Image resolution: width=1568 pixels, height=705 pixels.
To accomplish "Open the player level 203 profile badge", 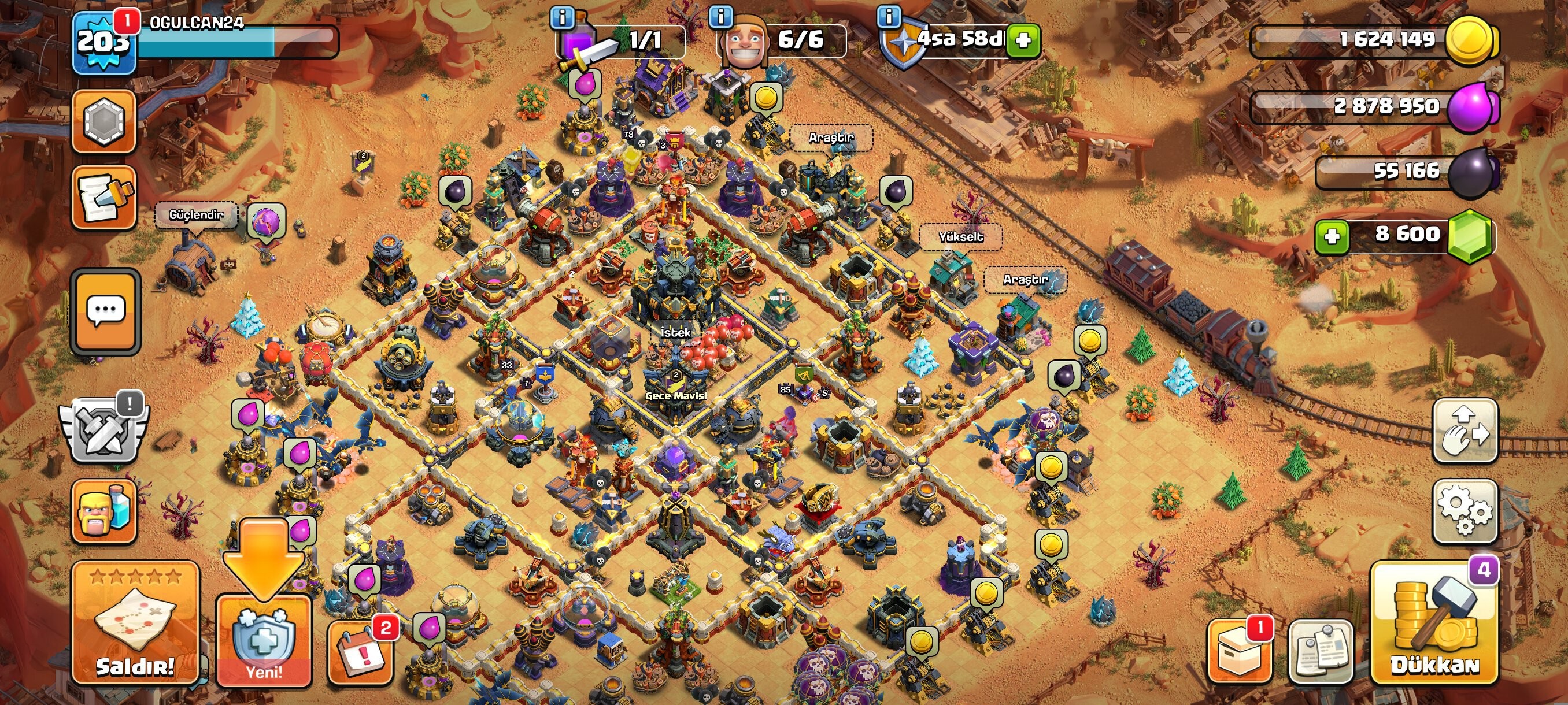I will [x=102, y=43].
